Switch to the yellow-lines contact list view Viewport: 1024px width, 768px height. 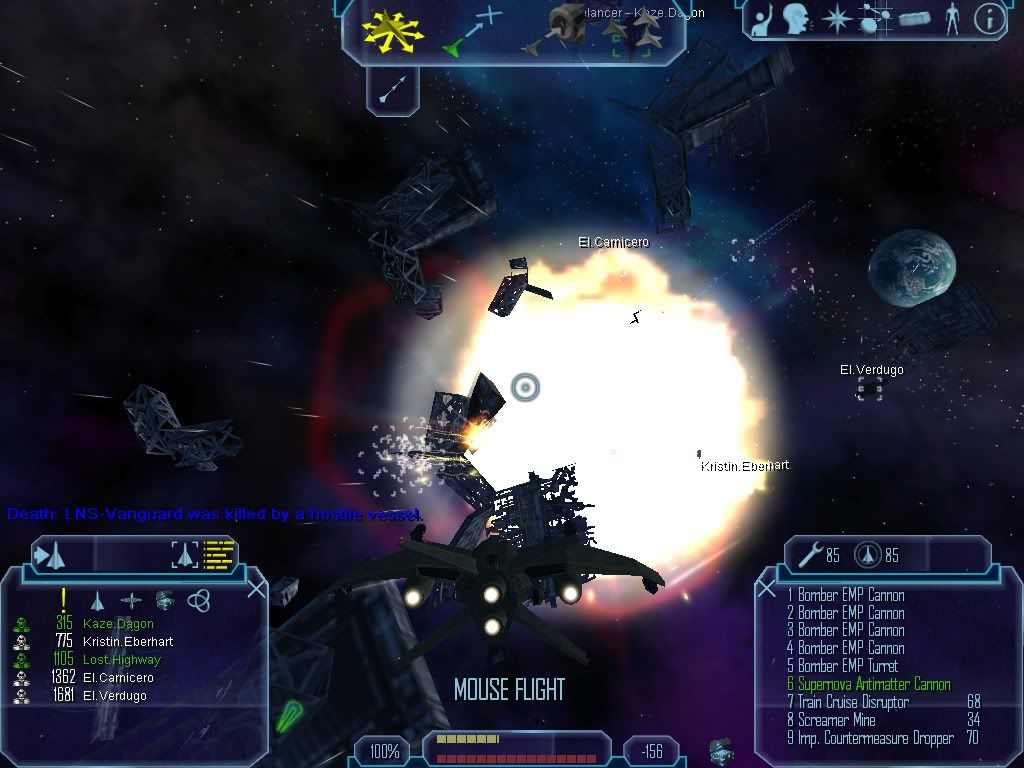coord(218,554)
